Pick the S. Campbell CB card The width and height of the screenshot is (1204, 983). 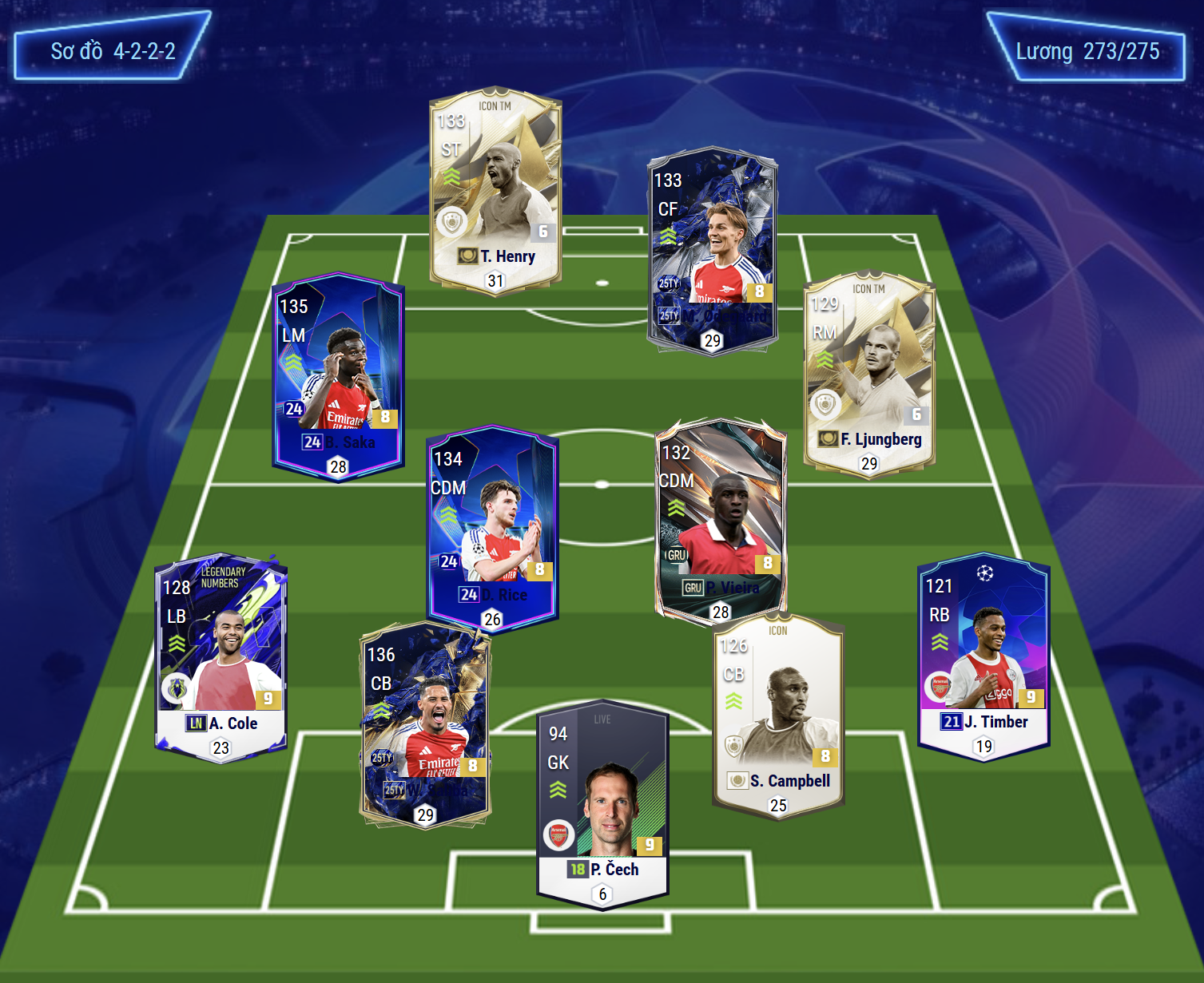point(778,715)
